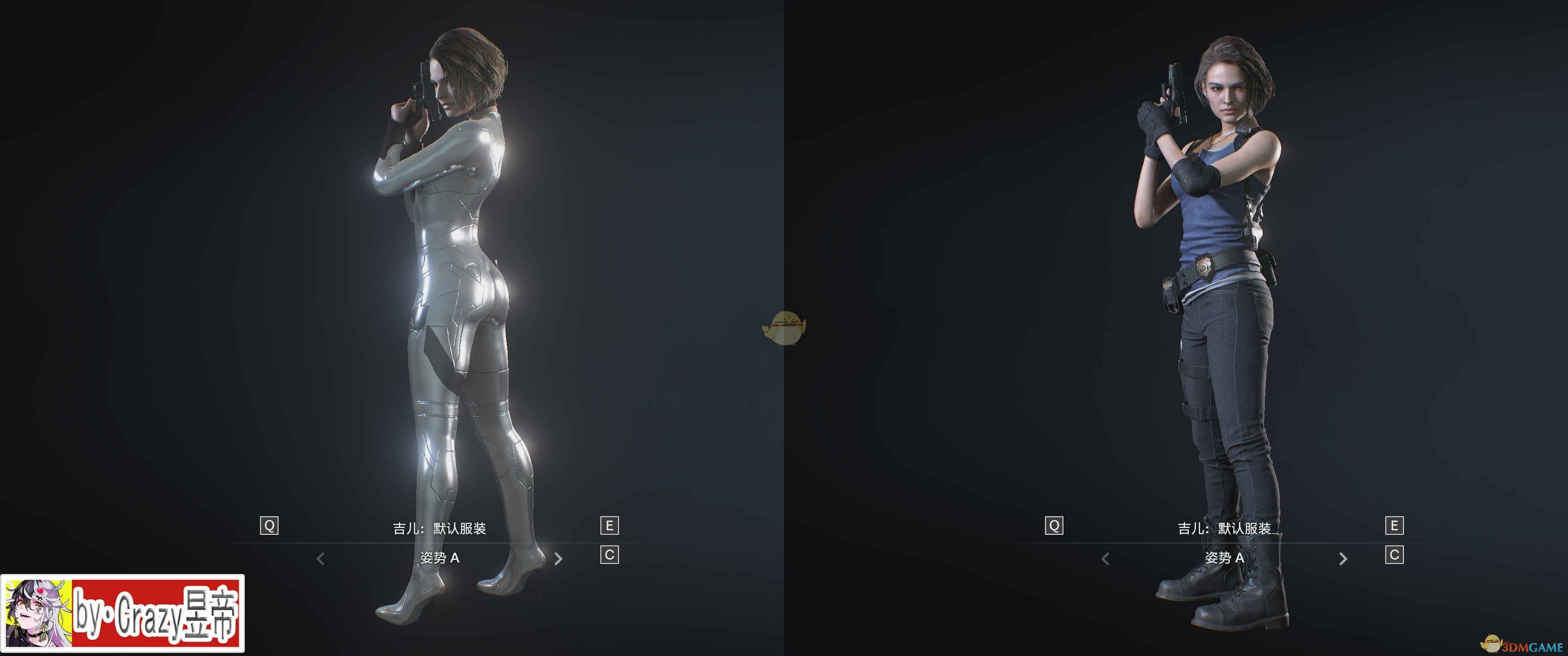Click the 姿势 A text on the left panel
The width and height of the screenshot is (1568, 656).
[440, 560]
